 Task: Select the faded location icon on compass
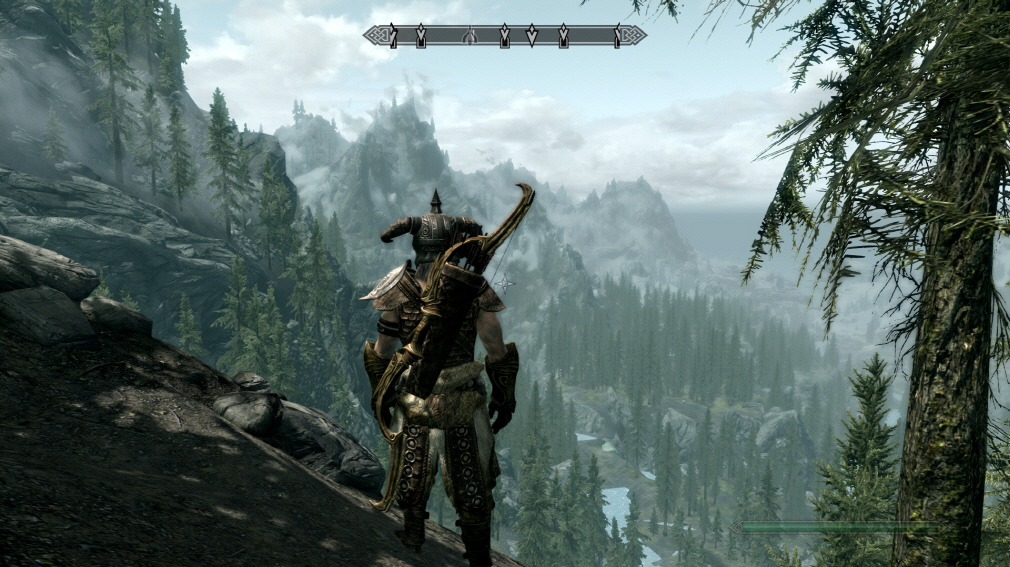pyautogui.click(x=470, y=36)
